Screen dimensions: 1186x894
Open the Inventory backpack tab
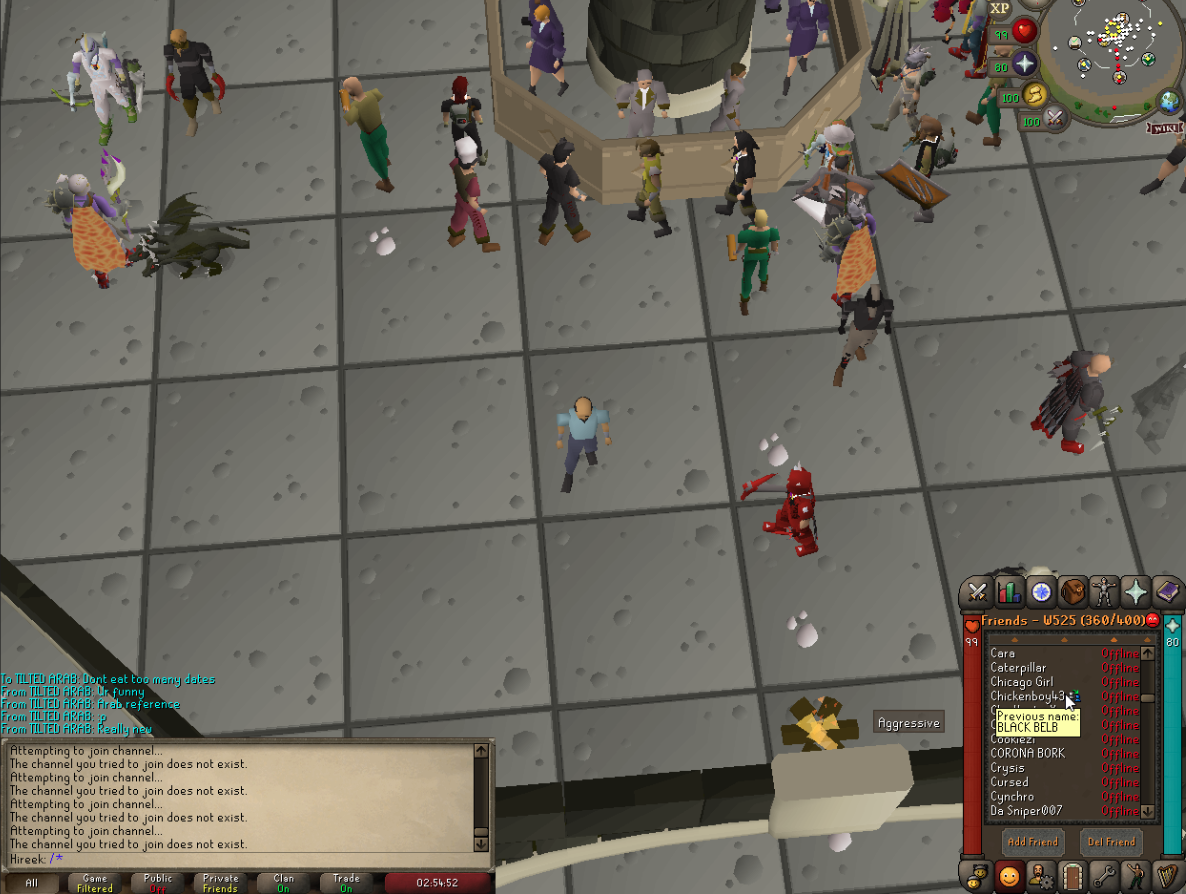point(1073,592)
